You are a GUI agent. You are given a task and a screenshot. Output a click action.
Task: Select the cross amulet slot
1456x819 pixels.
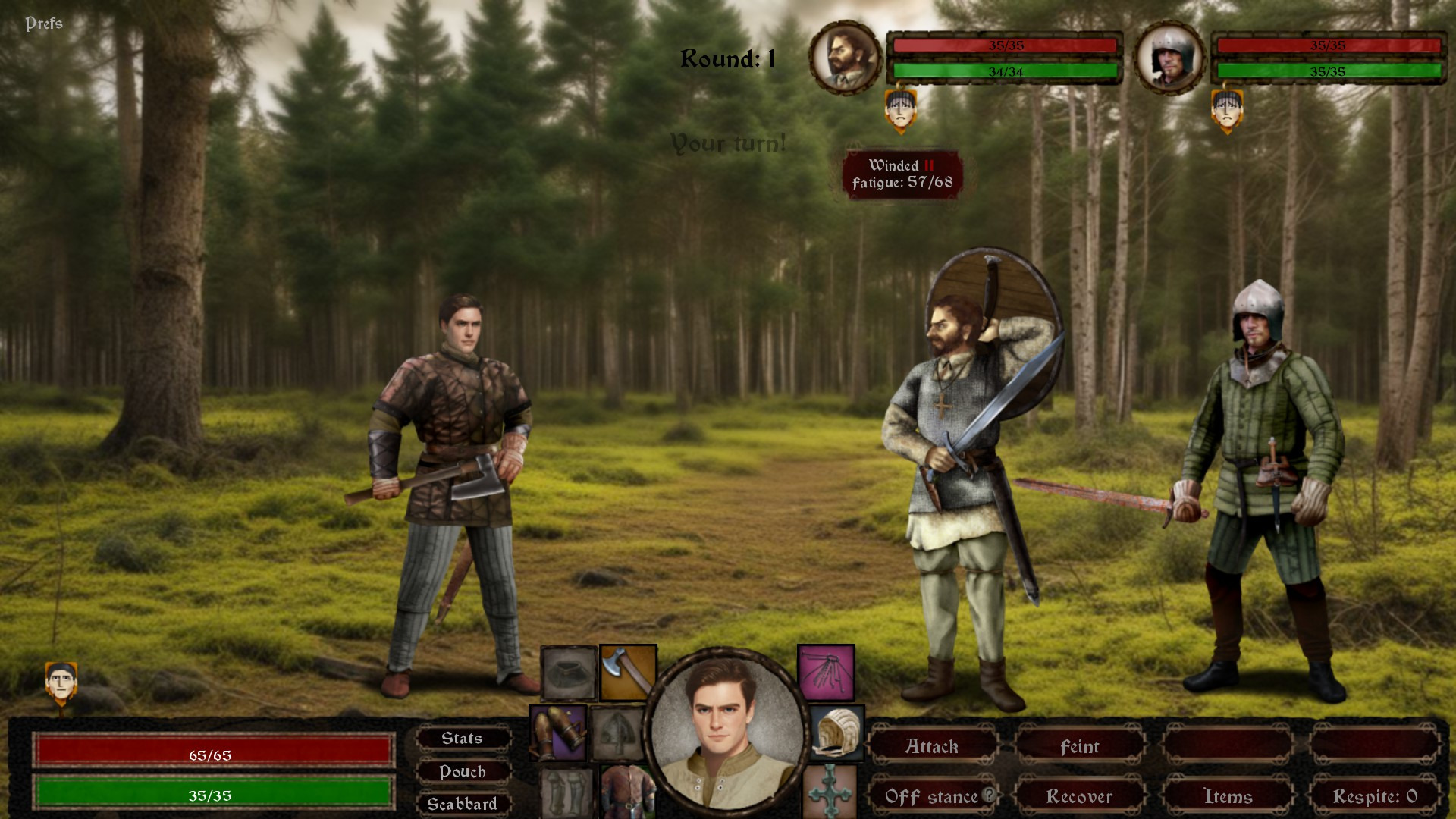829,792
